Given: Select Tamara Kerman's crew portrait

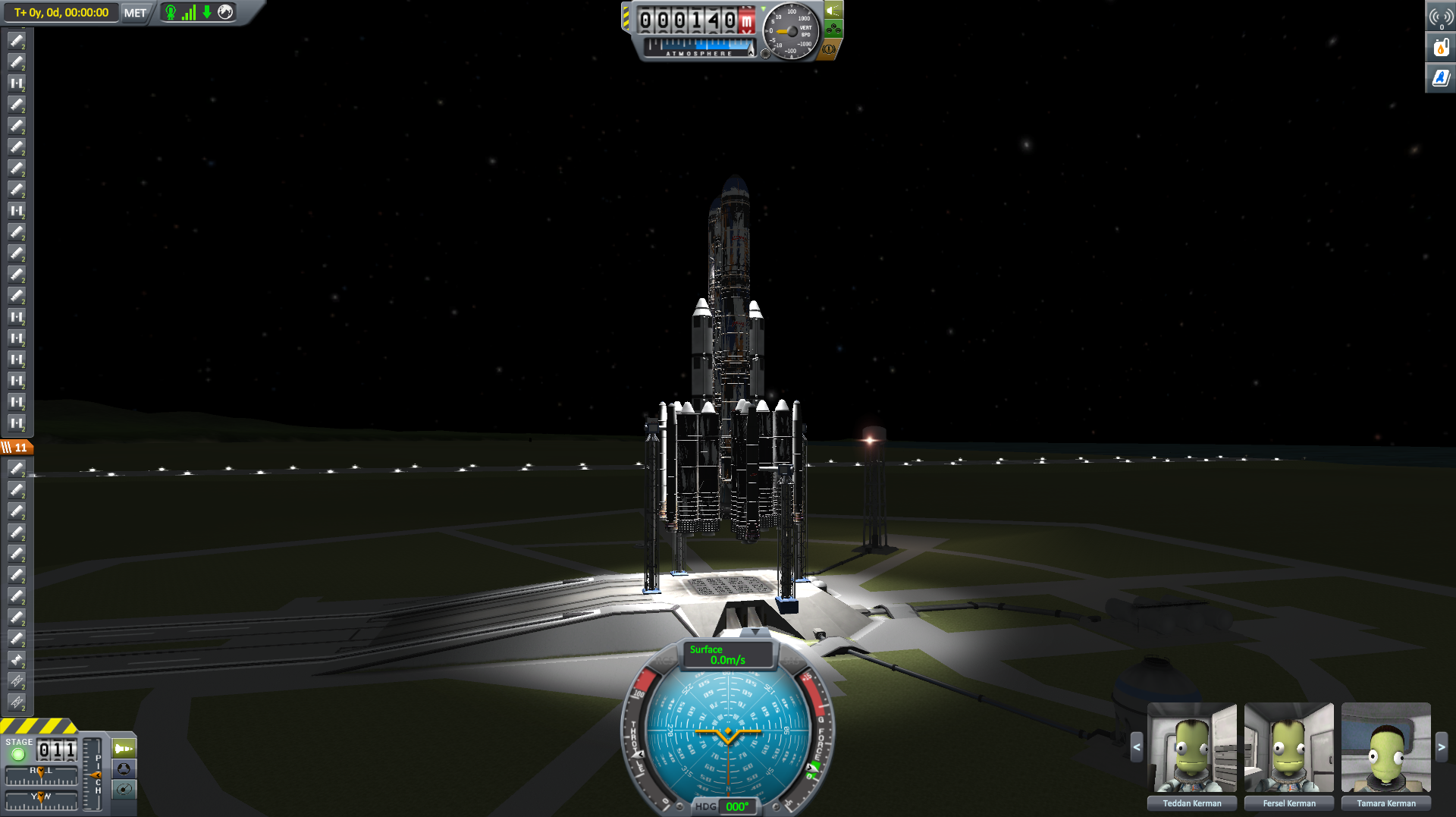Looking at the screenshot, I should pos(1385,749).
